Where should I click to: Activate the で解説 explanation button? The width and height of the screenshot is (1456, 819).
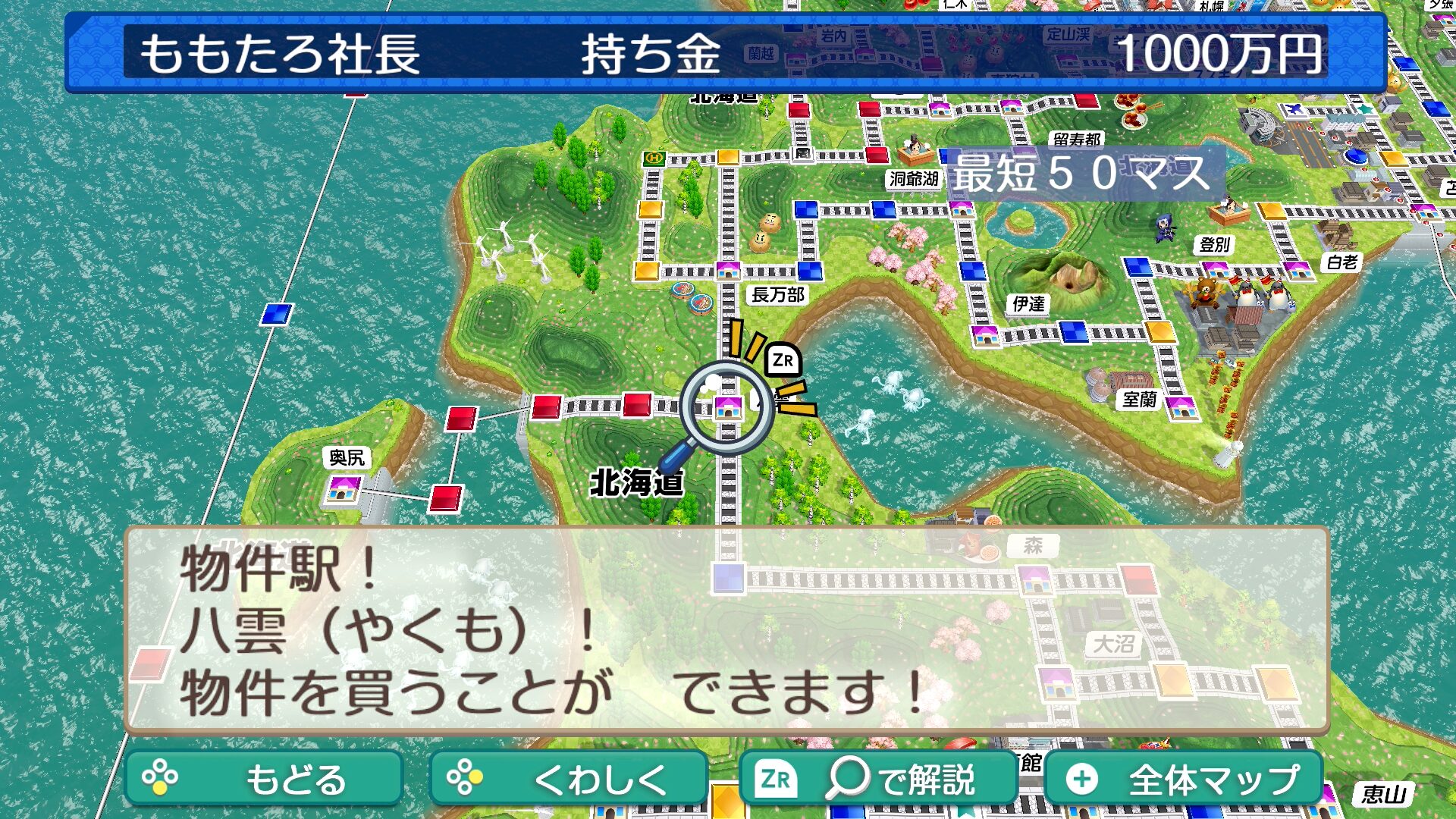click(x=877, y=779)
